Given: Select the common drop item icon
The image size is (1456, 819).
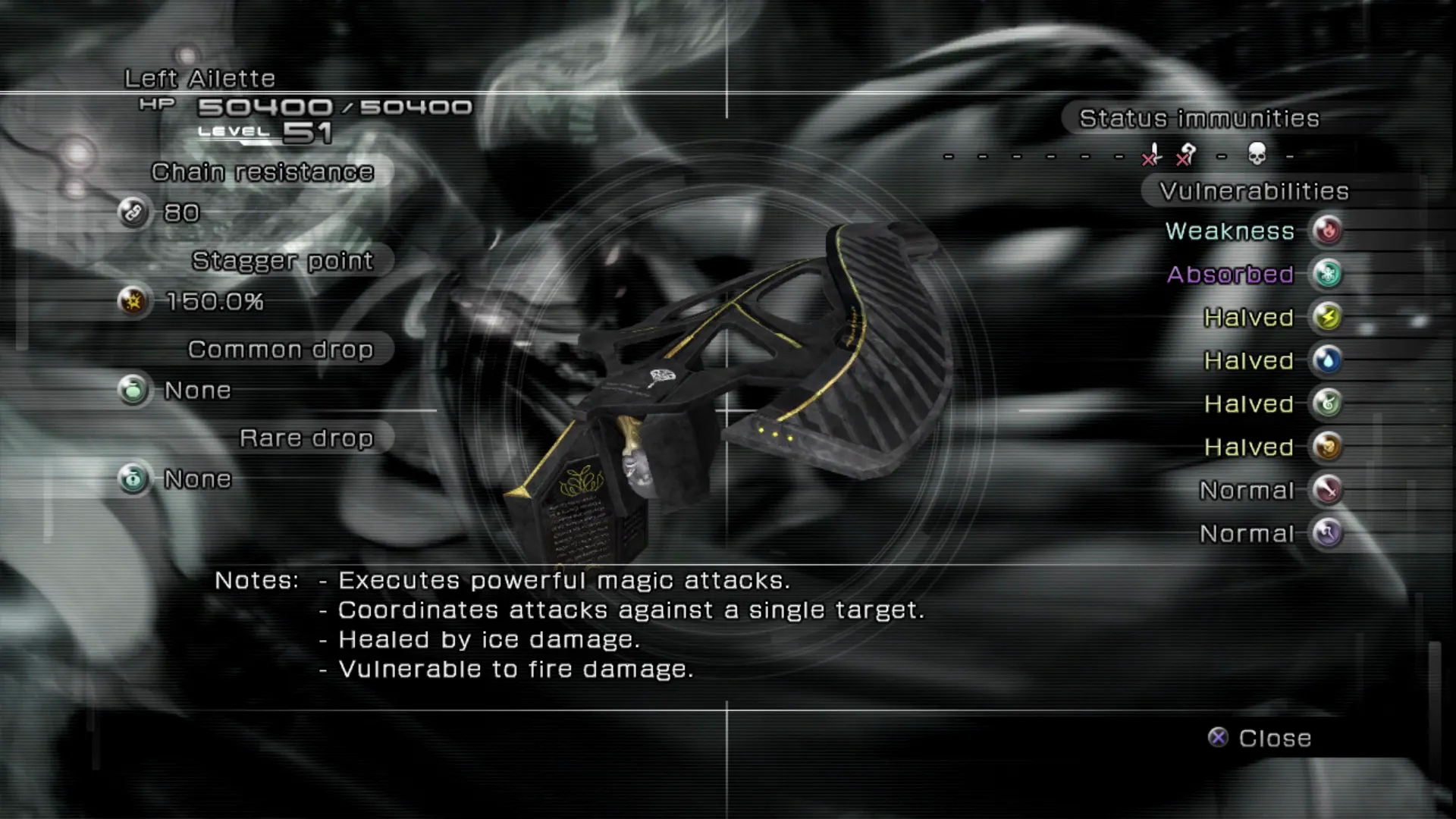Looking at the screenshot, I should 133,390.
